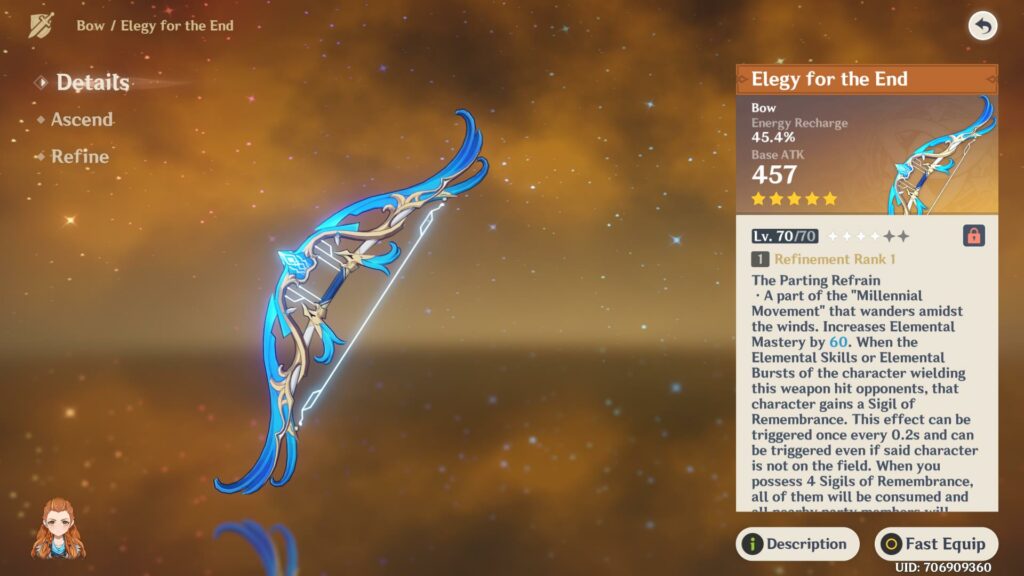
Task: Open the Ascend tab
Action: click(x=82, y=120)
